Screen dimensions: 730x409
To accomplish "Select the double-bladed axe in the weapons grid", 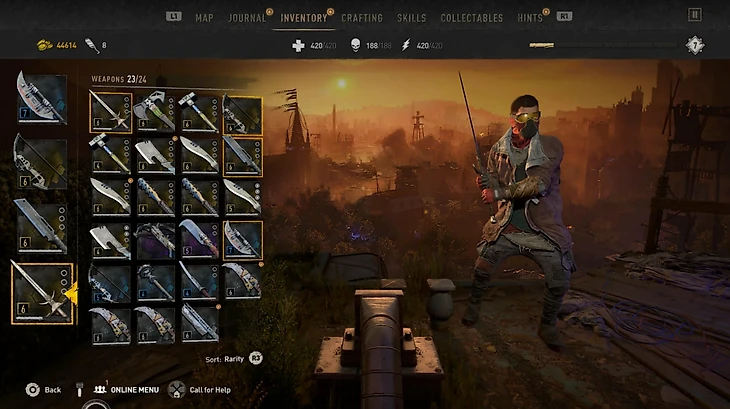I will pyautogui.click(x=155, y=110).
